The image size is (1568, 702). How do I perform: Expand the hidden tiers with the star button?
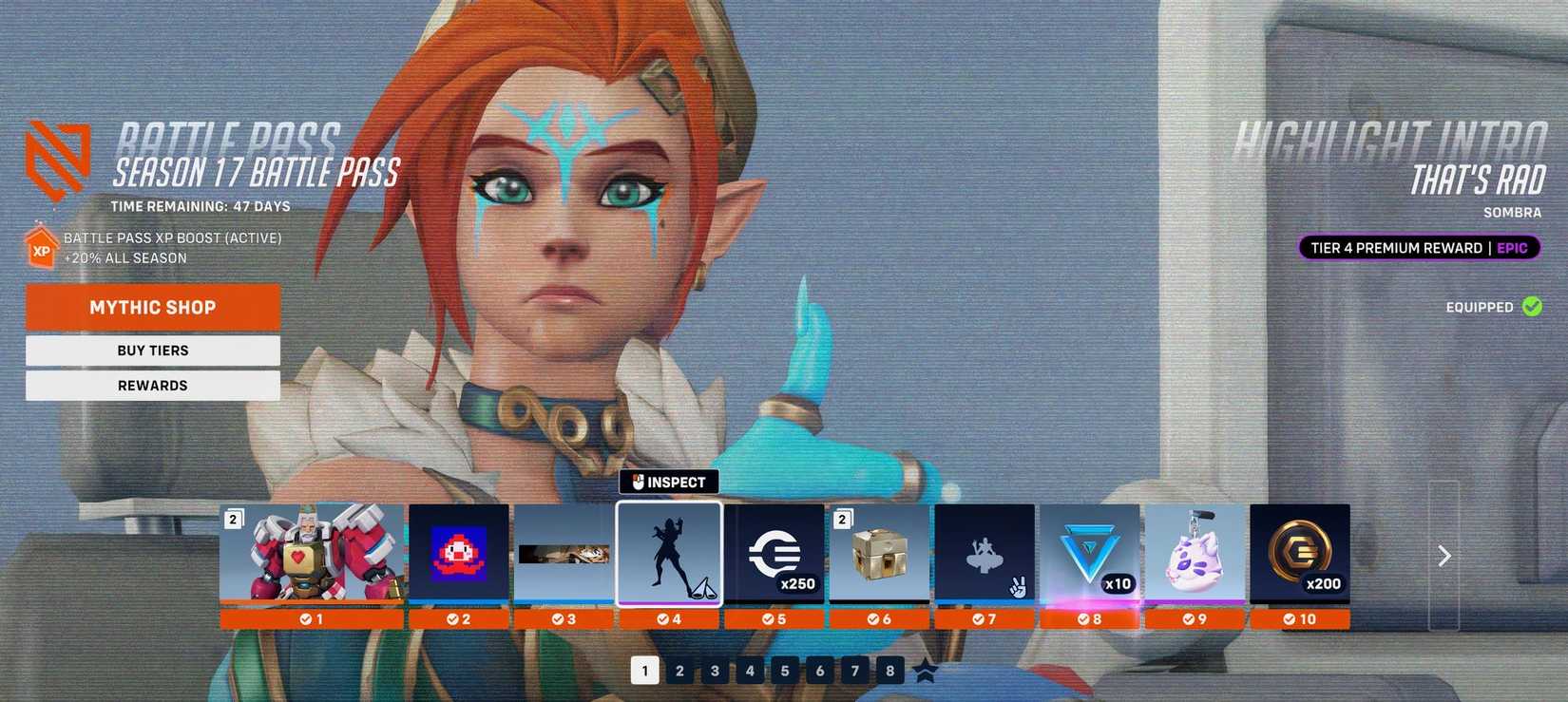click(925, 673)
